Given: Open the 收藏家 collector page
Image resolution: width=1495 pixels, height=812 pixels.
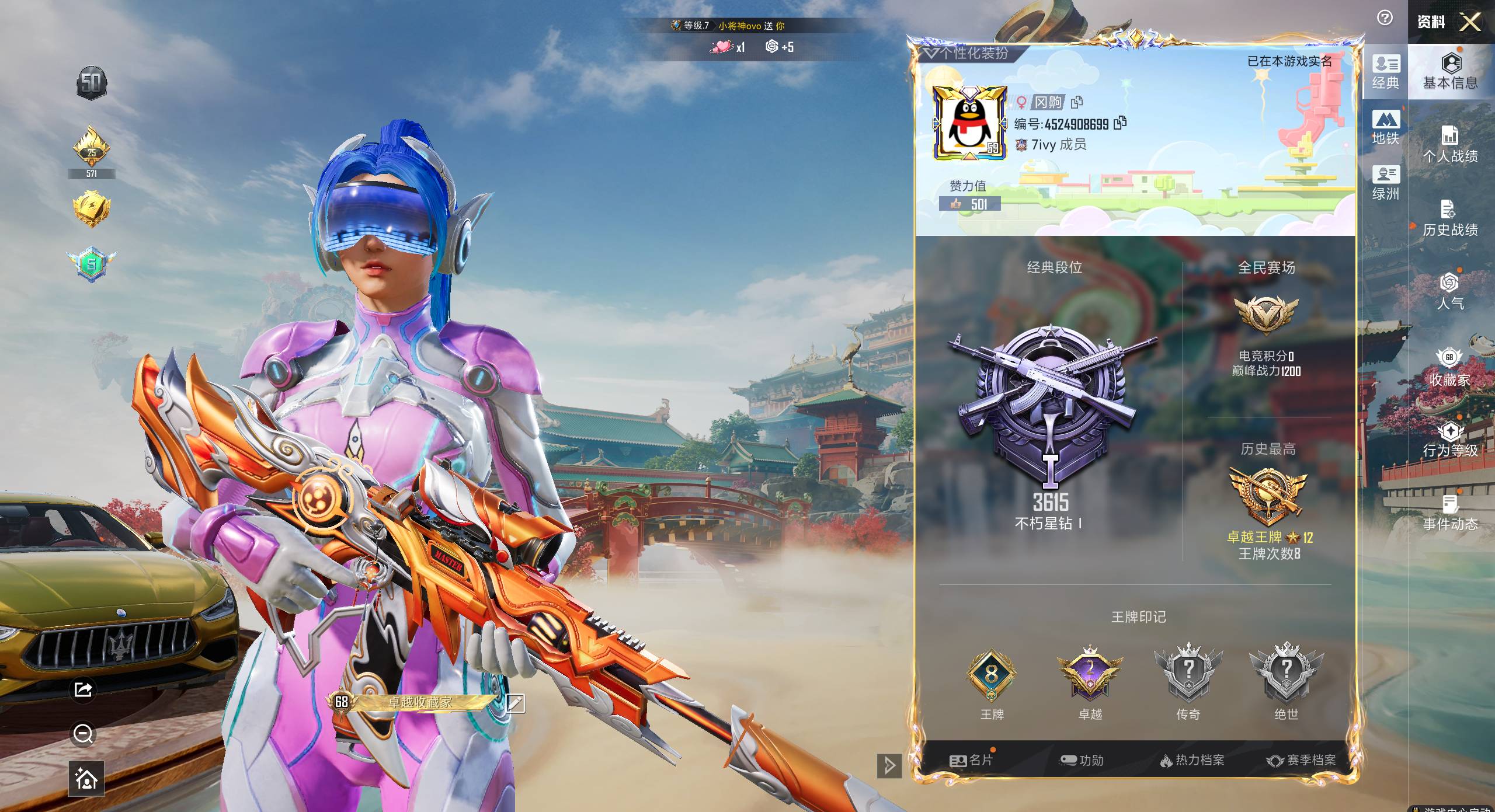Looking at the screenshot, I should 1449,368.
